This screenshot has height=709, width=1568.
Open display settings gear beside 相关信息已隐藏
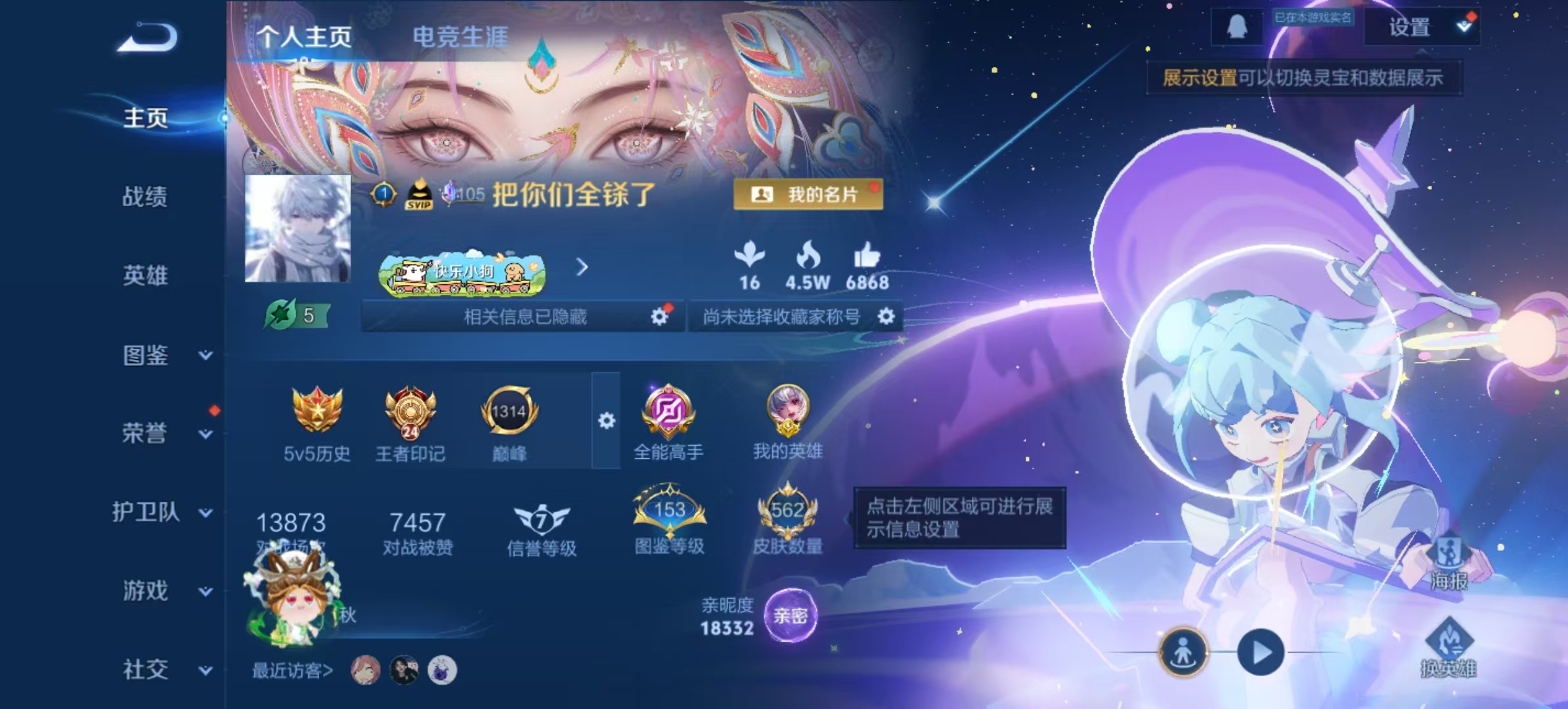(659, 316)
